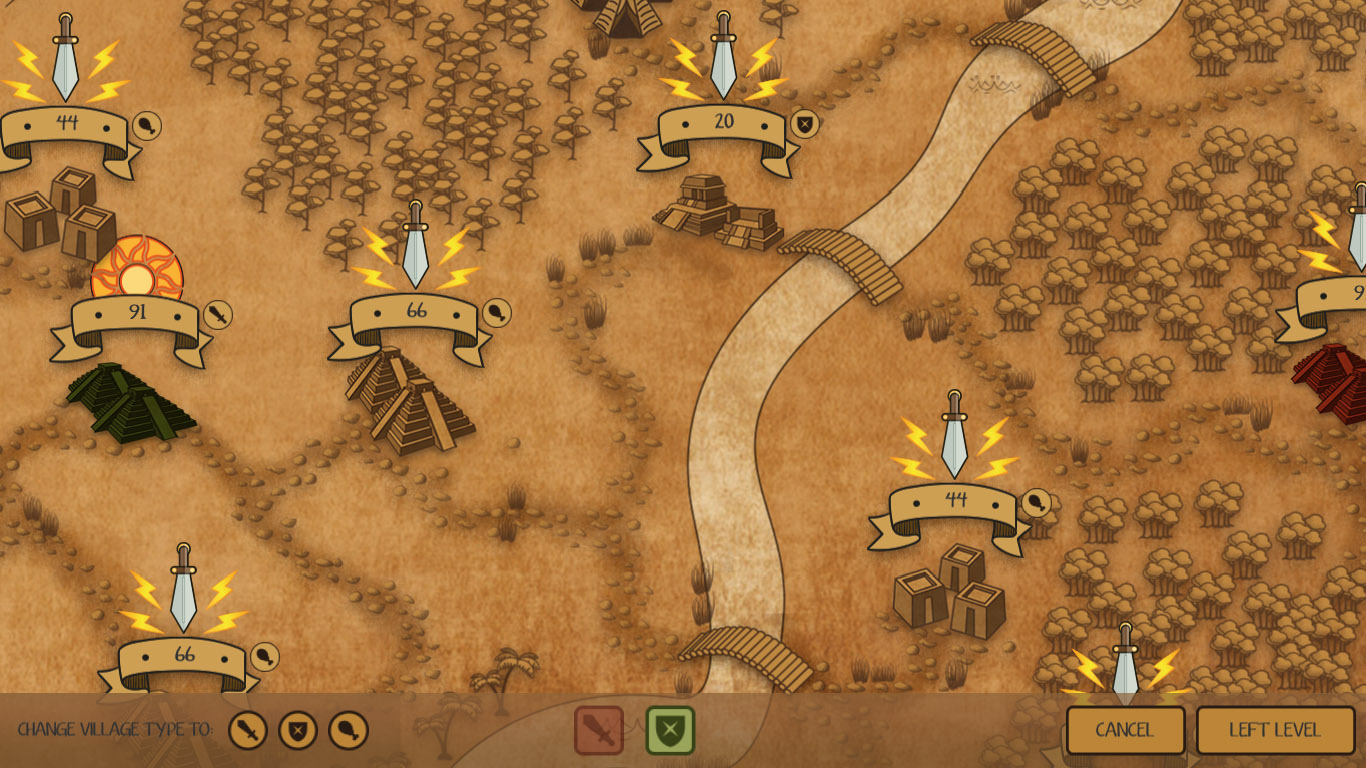Click the sword above the 20 village banner
The height and width of the screenshot is (768, 1366).
pyautogui.click(x=722, y=63)
